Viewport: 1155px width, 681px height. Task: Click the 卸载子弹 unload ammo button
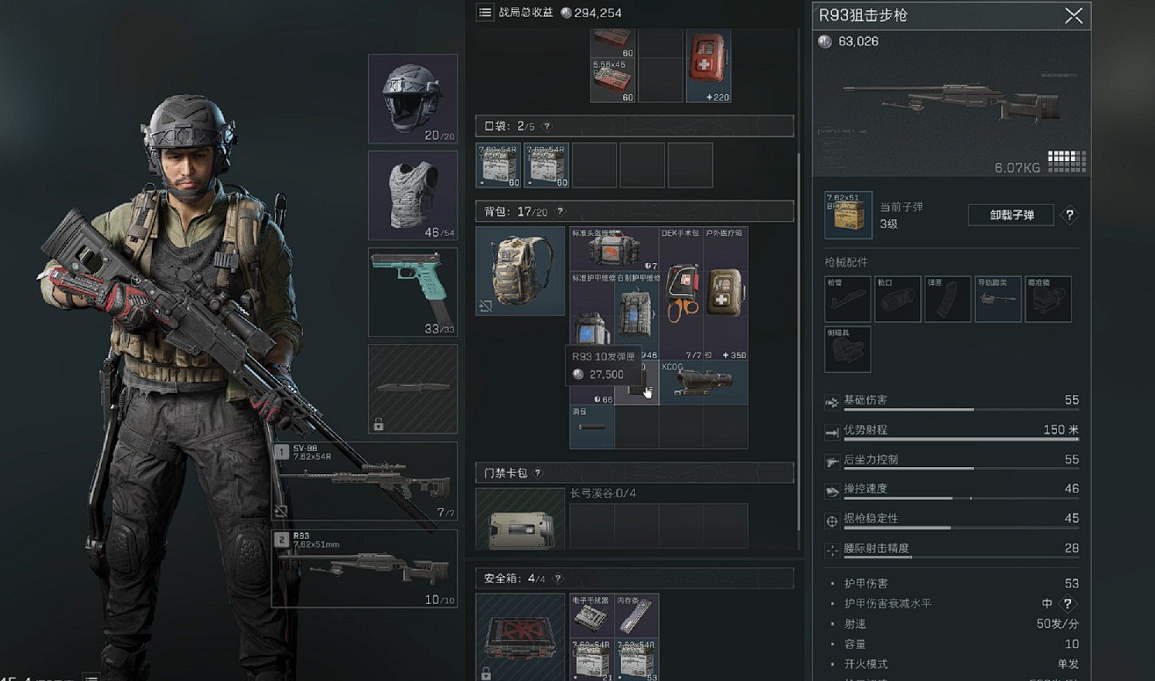(x=1010, y=215)
